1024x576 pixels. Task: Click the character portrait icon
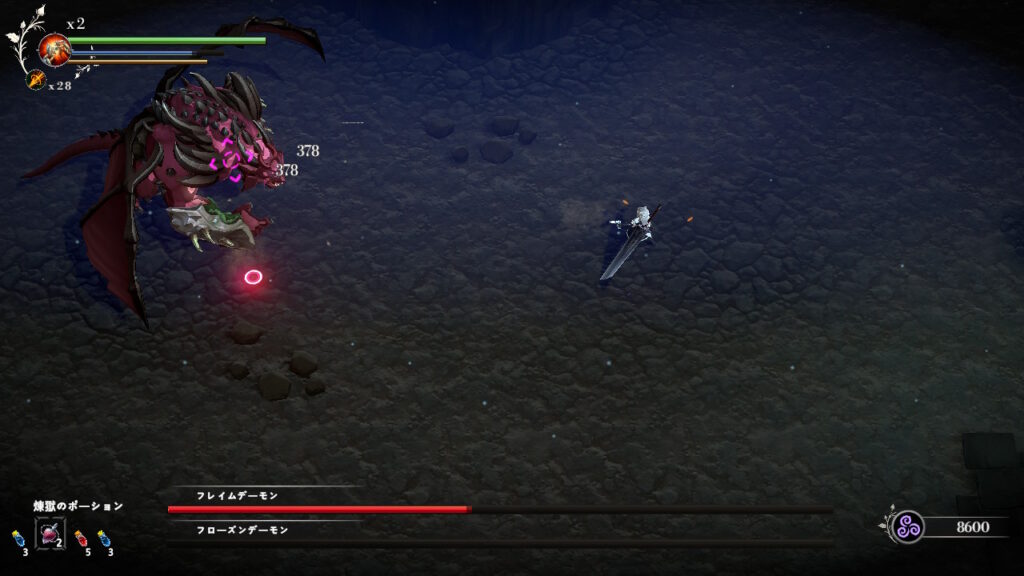(53, 48)
